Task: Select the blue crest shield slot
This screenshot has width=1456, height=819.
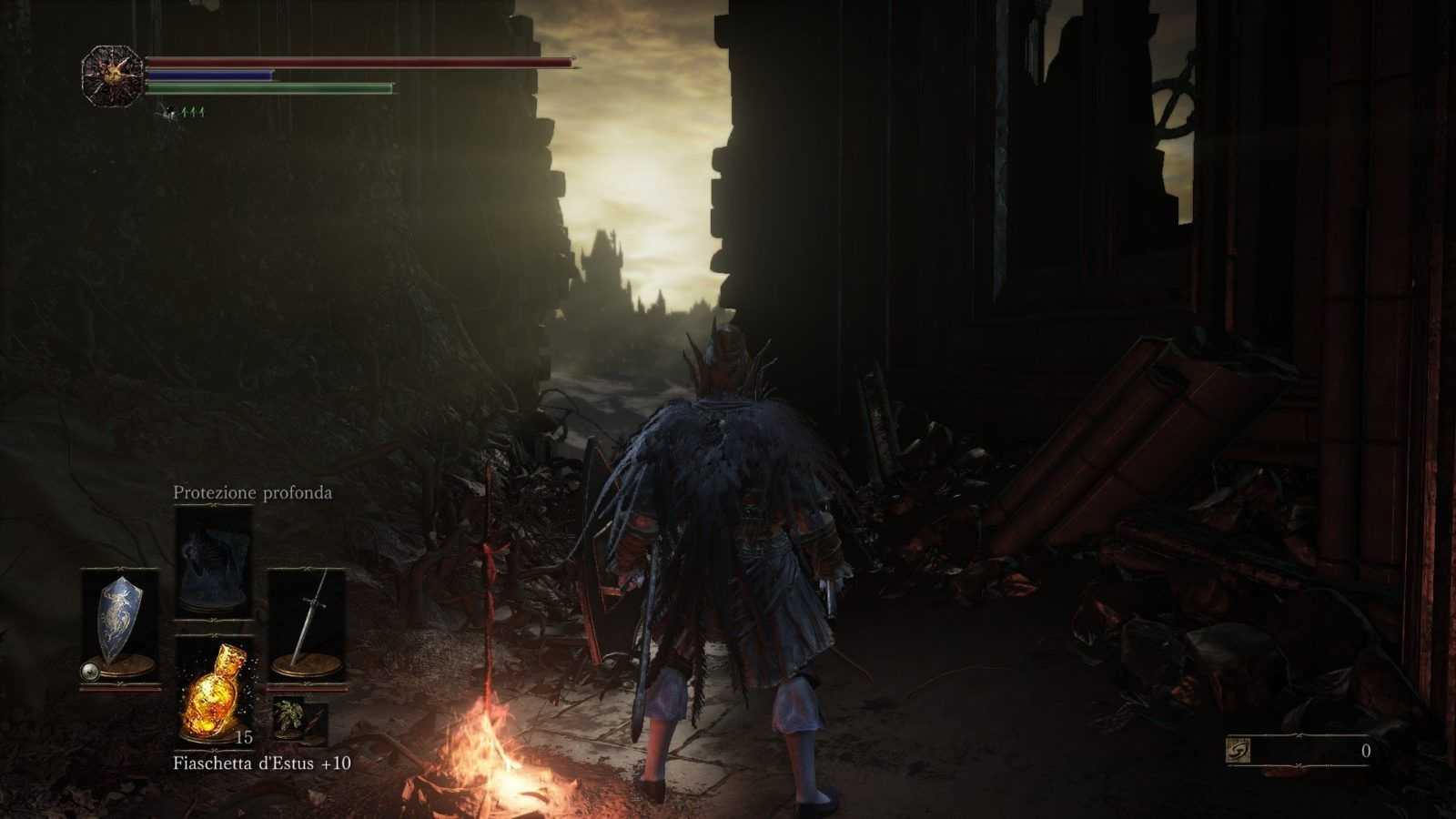Action: [120, 624]
